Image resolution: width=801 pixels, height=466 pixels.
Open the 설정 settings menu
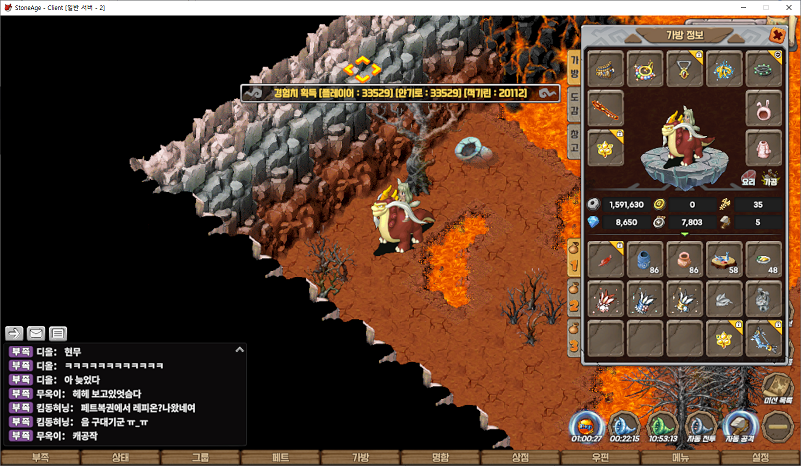[760, 457]
